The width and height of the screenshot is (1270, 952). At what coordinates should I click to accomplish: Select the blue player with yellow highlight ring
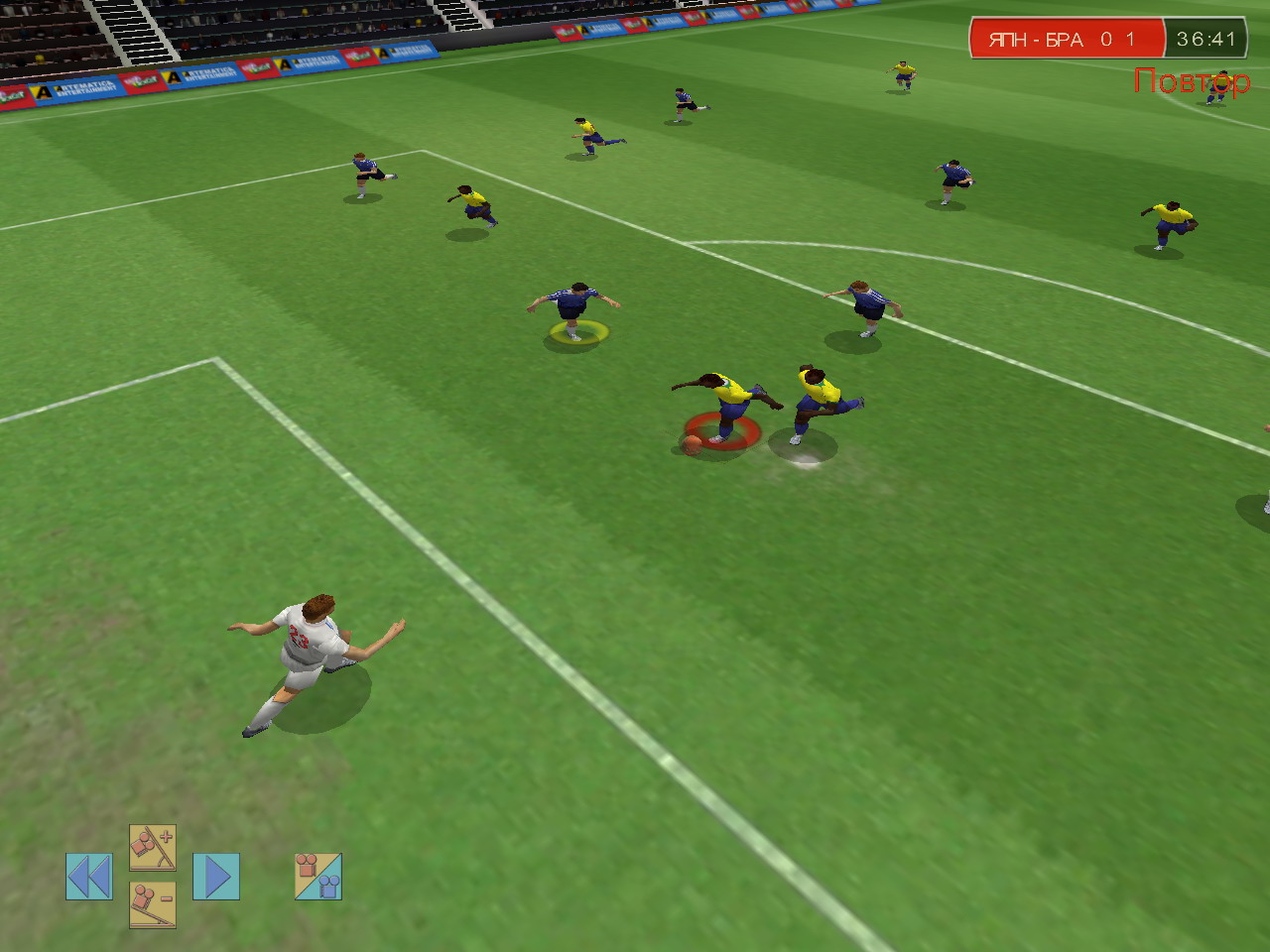pos(573,302)
